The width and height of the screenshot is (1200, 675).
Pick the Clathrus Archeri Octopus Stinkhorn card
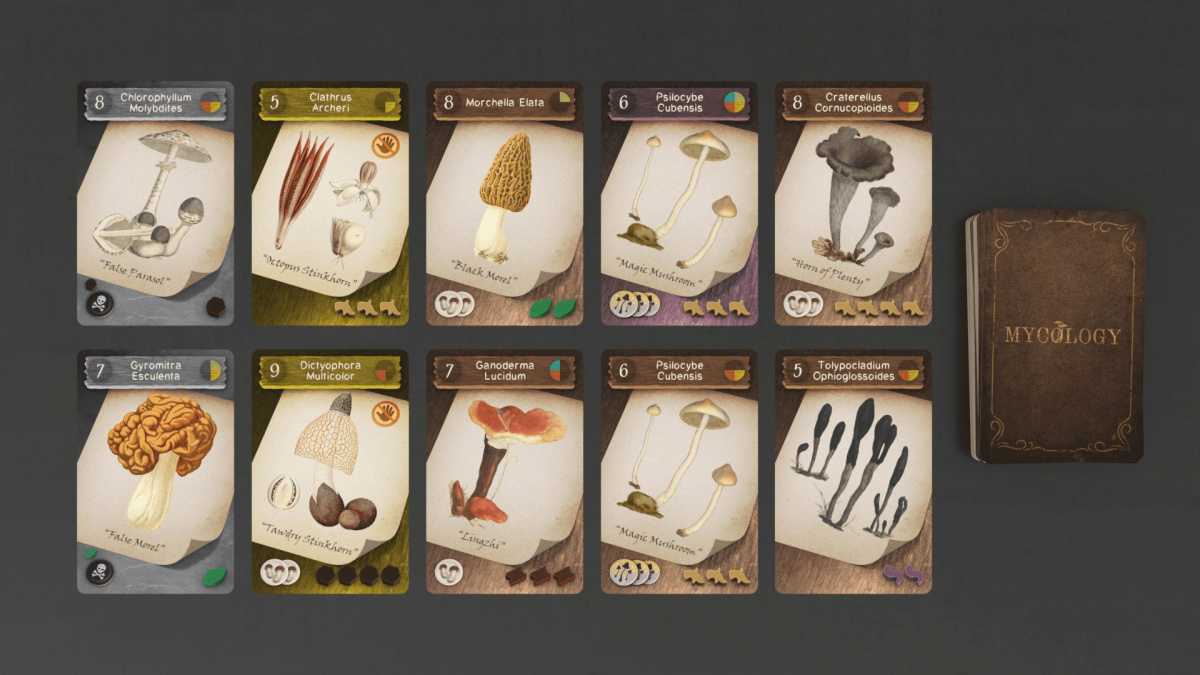coord(330,203)
